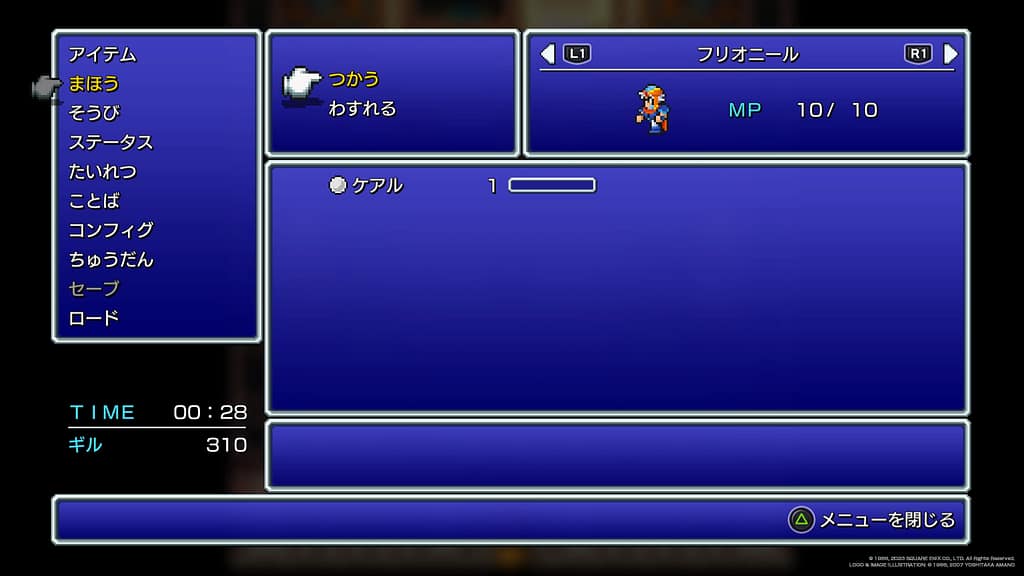
Task: Select the まほう menu entry
Action: click(x=94, y=83)
